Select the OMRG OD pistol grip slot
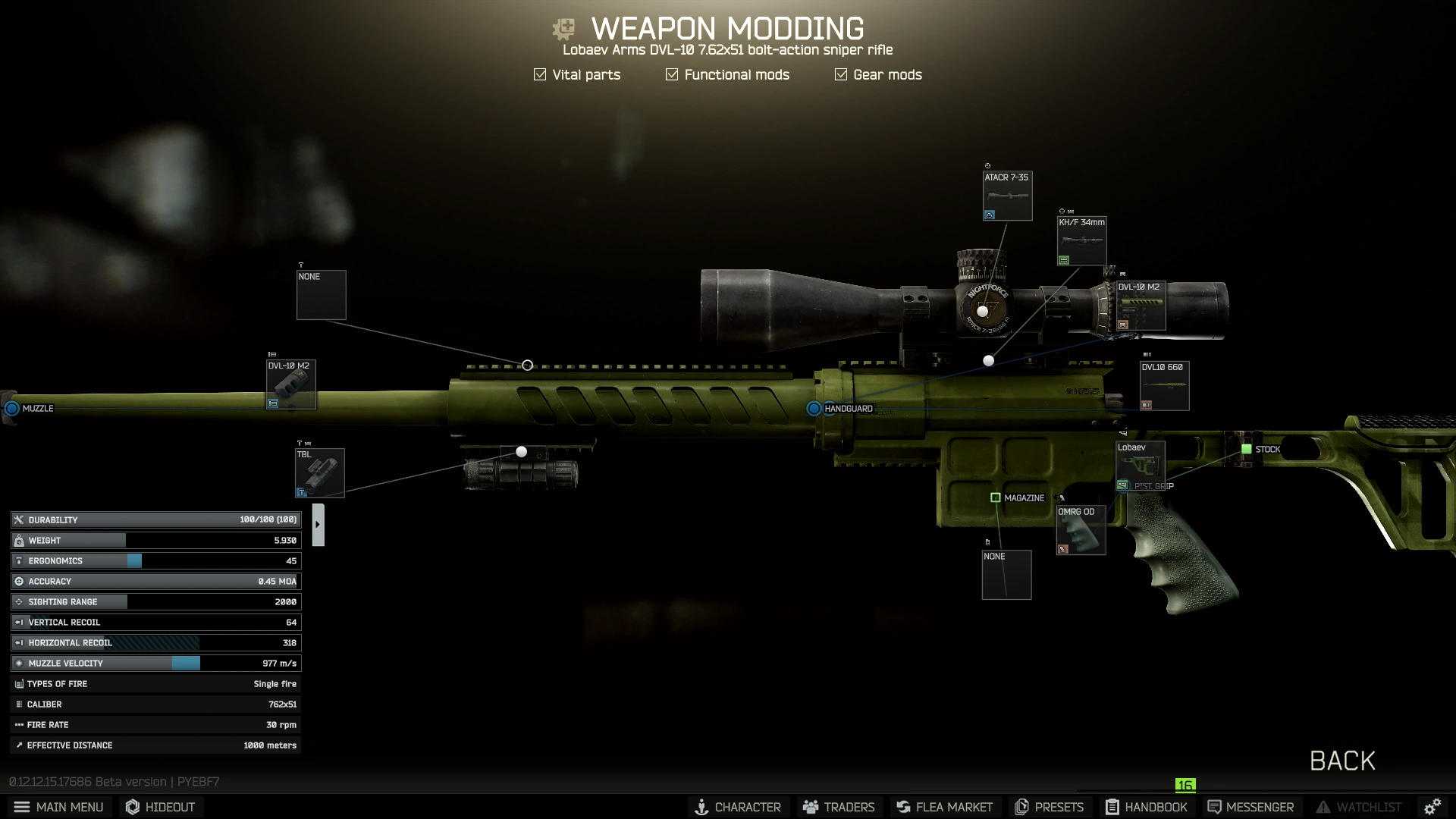1456x819 pixels. click(1081, 531)
